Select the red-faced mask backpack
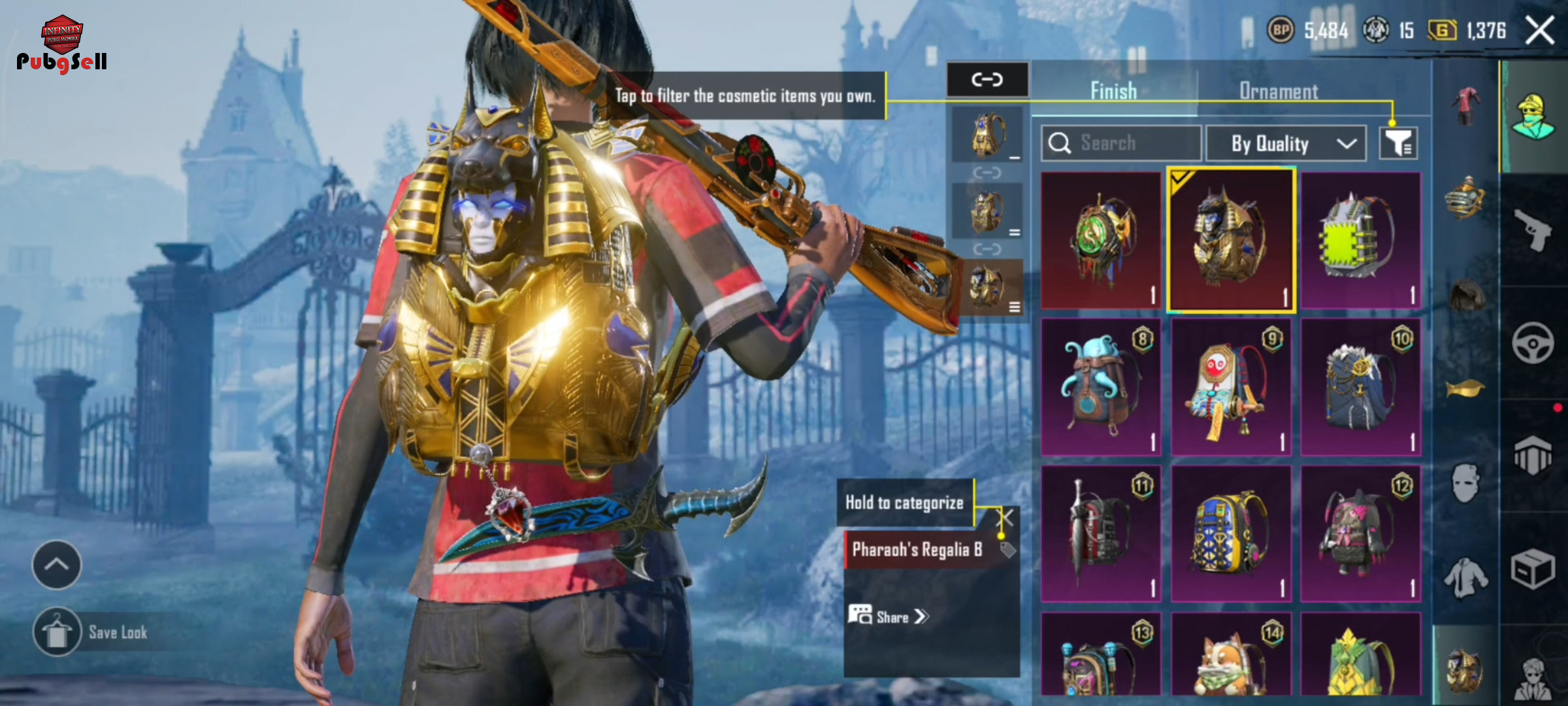Image resolution: width=1568 pixels, height=706 pixels. [x=1231, y=387]
